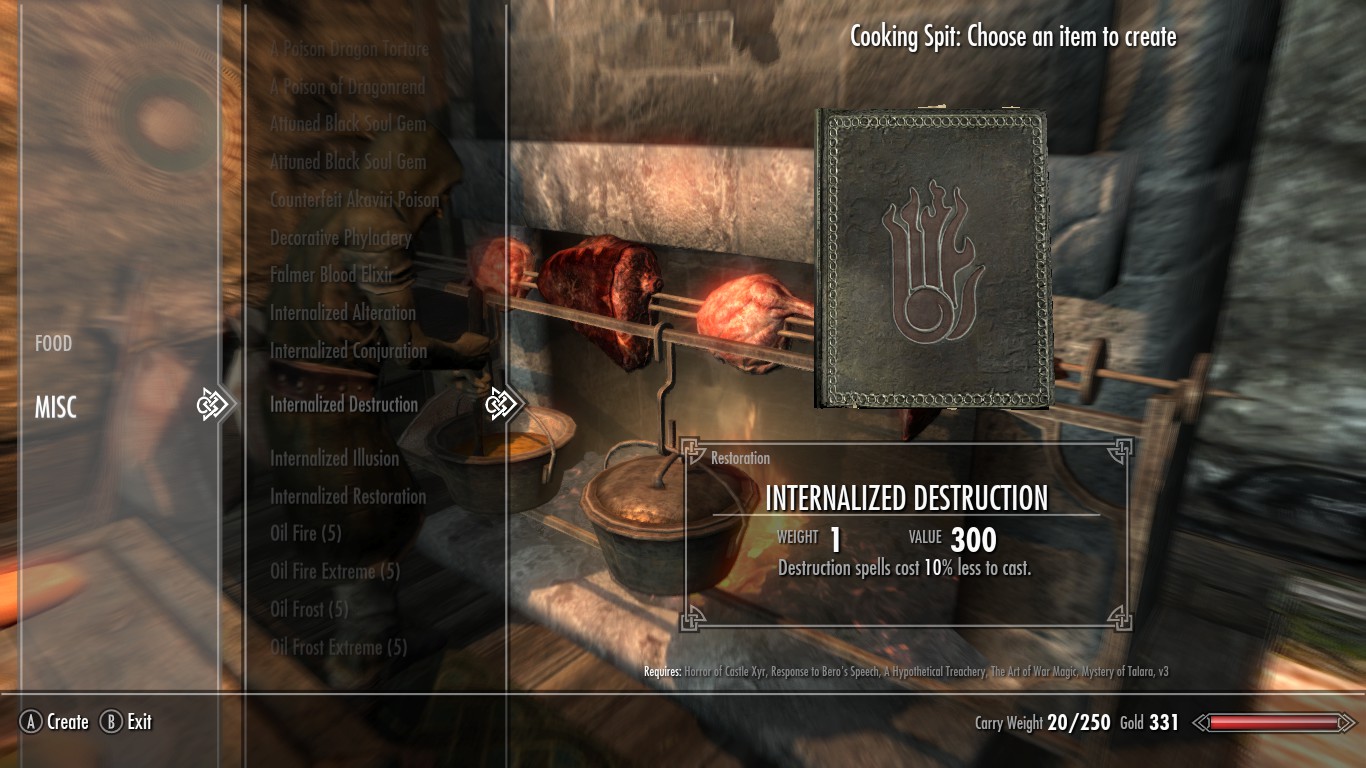
Task: Highlight Internalized Alteration in the list
Action: [342, 313]
